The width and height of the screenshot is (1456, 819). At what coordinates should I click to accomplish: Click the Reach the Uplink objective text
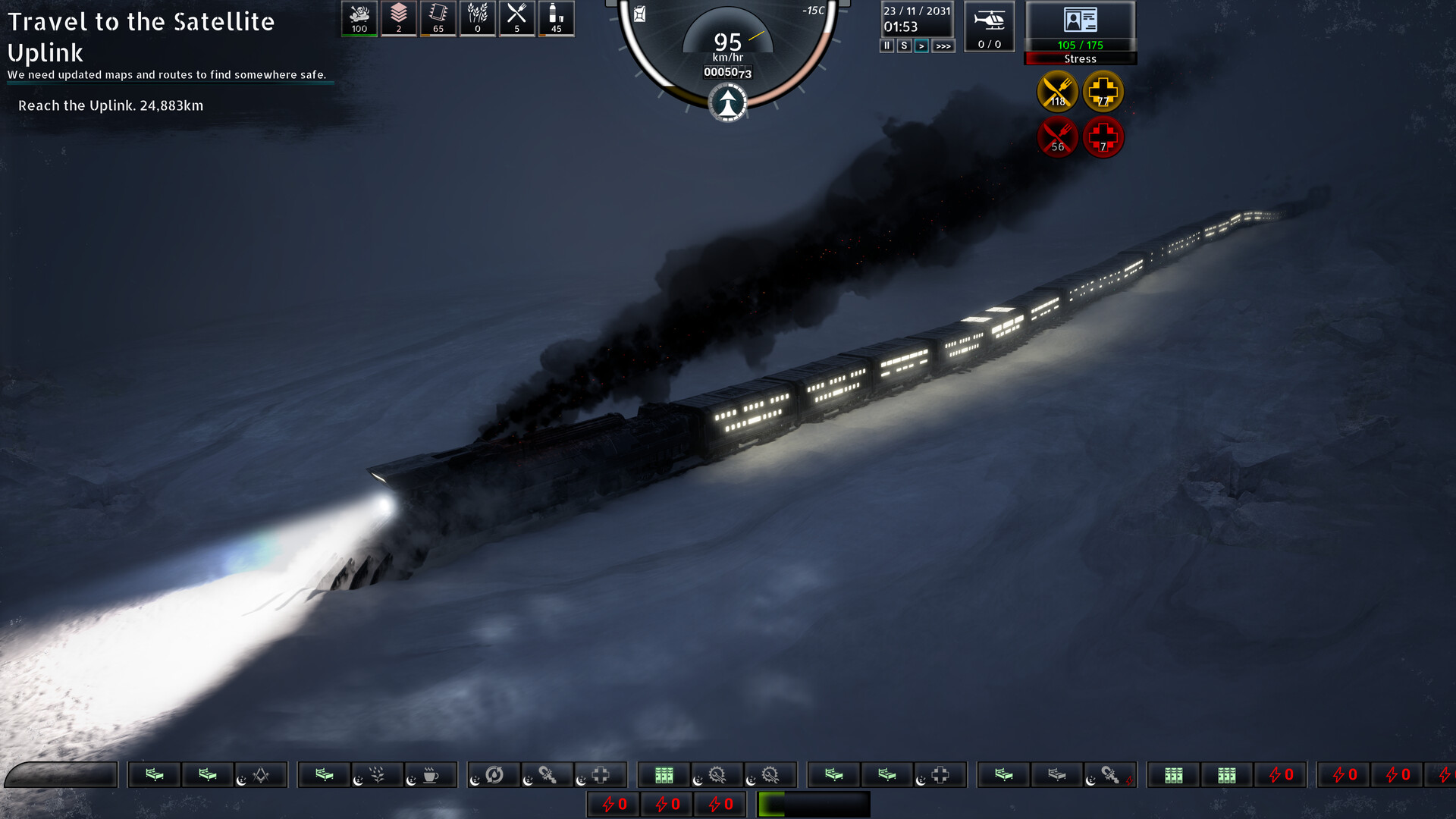(110, 106)
